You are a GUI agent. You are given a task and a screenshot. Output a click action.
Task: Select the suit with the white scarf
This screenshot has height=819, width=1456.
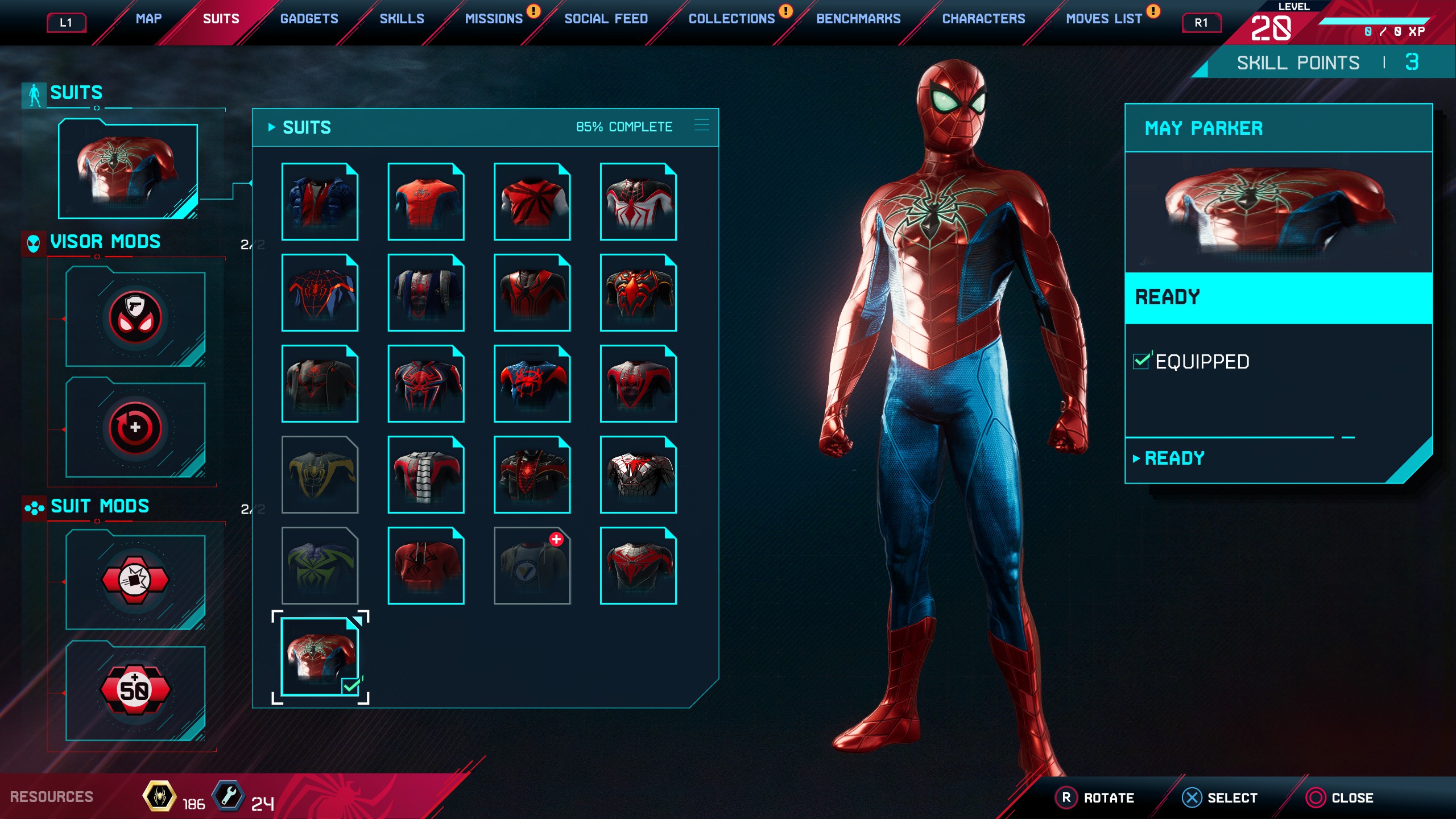(x=425, y=475)
